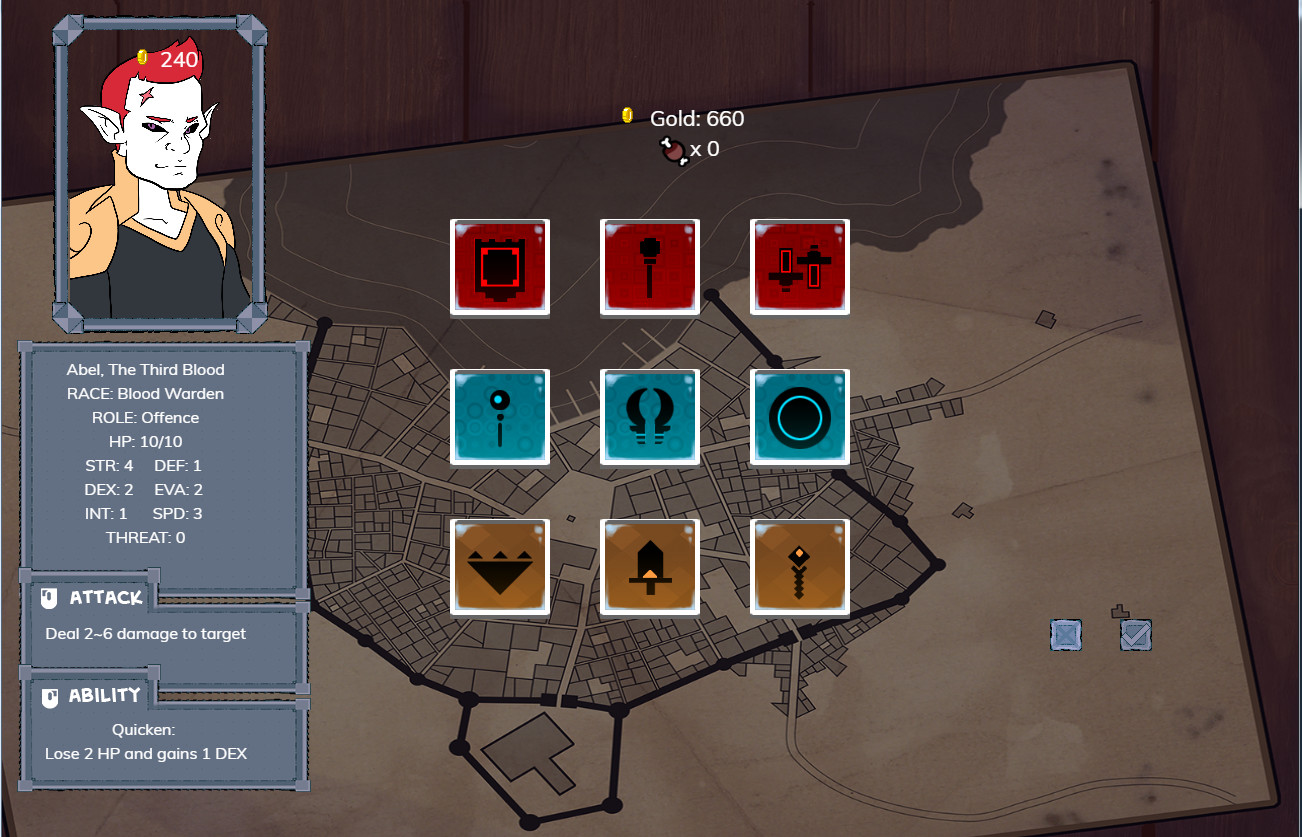This screenshot has height=837, width=1302.
Task: Enable the X-marked checkbox on the map
Action: pos(1065,634)
